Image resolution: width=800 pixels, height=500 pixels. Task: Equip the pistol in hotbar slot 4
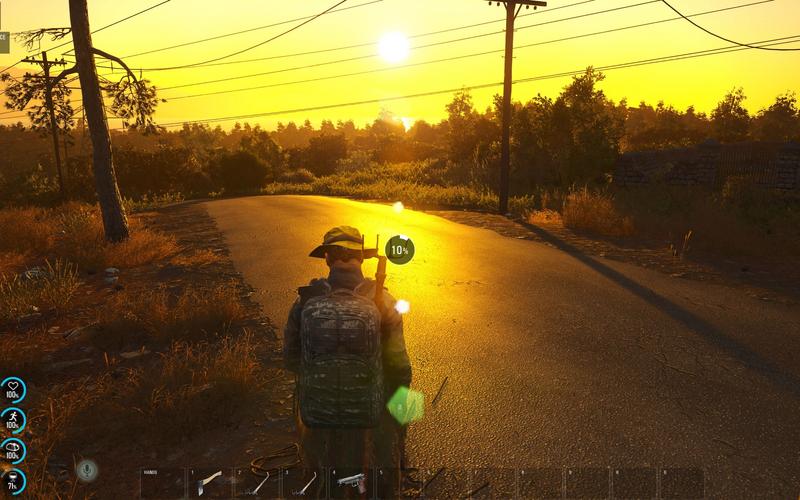[351, 483]
